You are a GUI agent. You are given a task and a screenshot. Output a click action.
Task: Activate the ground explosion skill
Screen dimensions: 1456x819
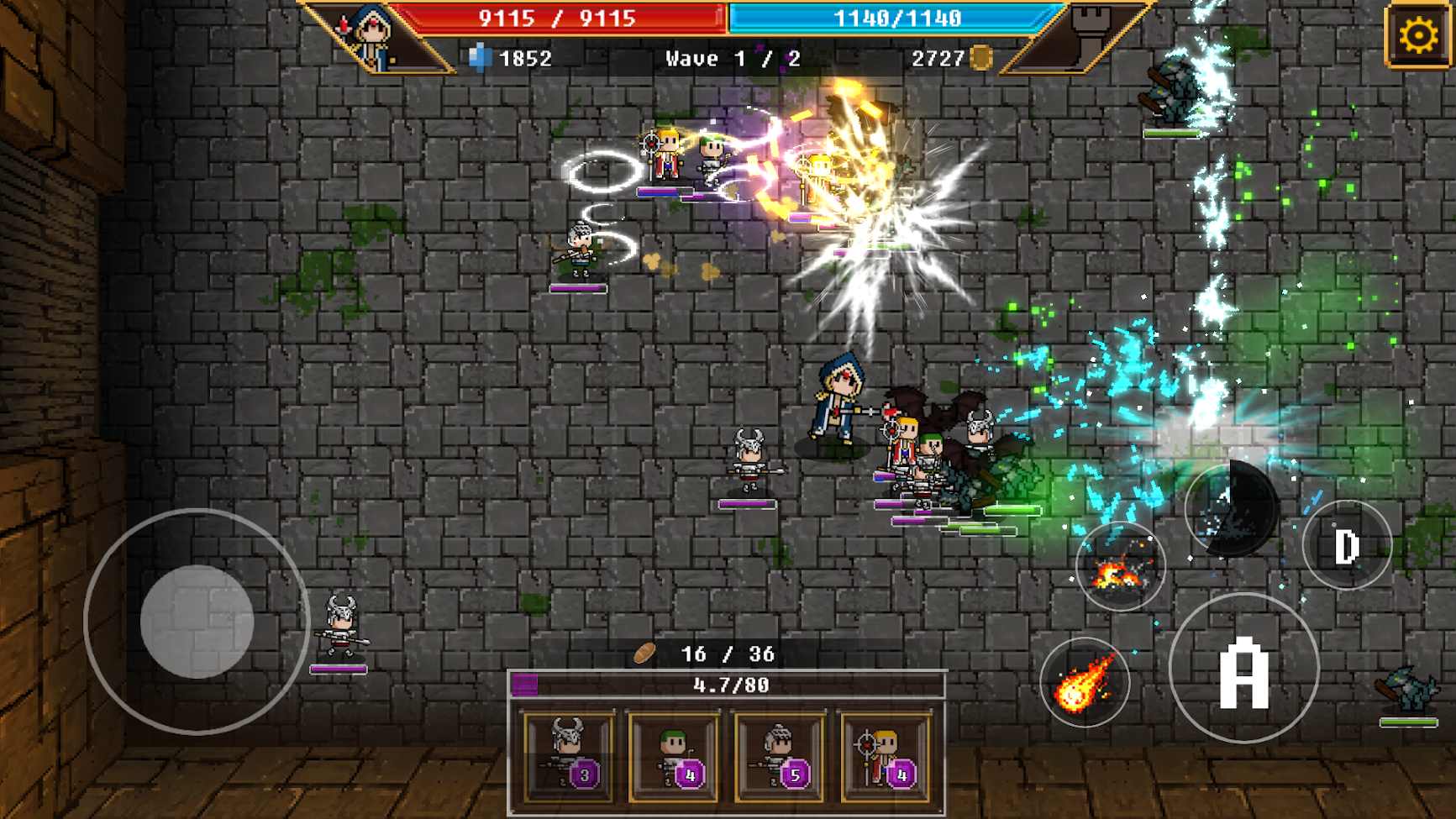point(1120,567)
